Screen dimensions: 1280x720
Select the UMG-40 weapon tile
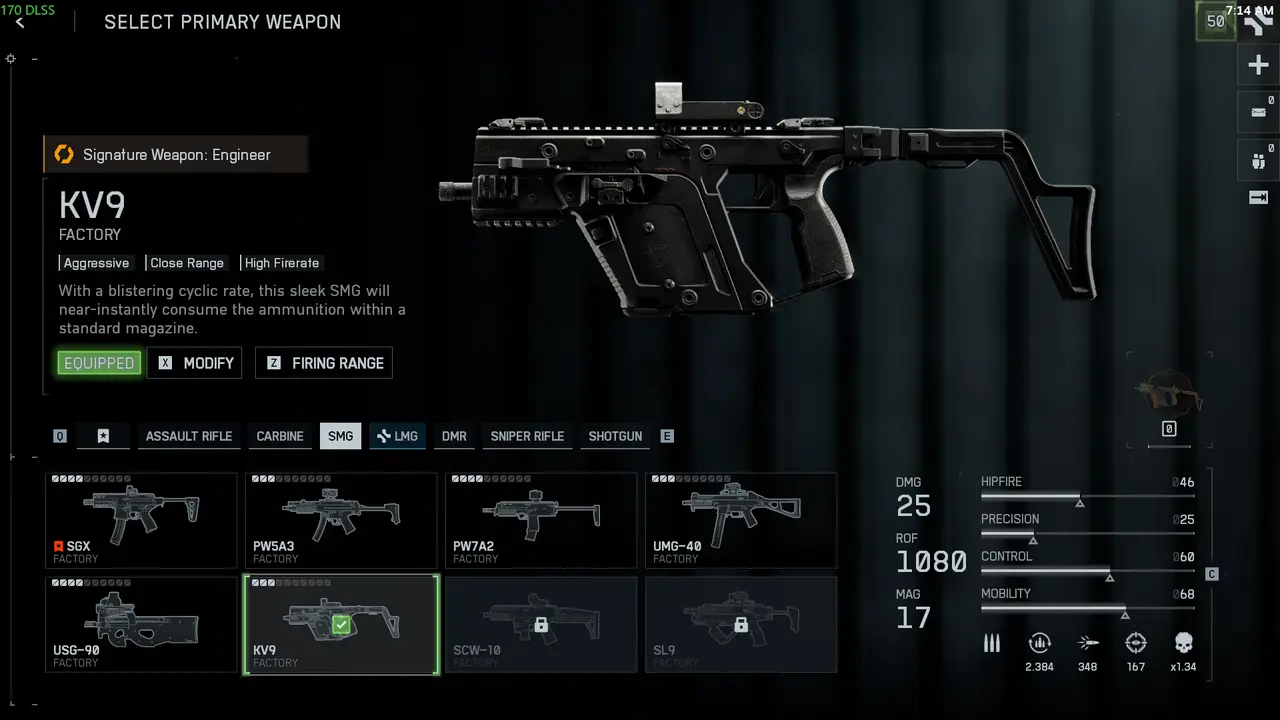(741, 520)
